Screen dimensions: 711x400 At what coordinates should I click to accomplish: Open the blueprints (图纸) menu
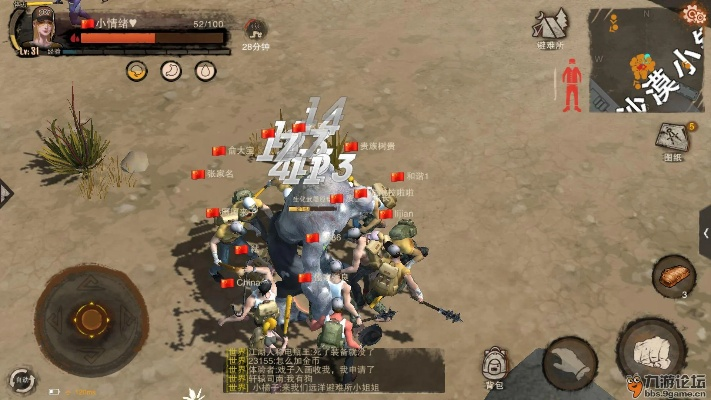tap(673, 140)
